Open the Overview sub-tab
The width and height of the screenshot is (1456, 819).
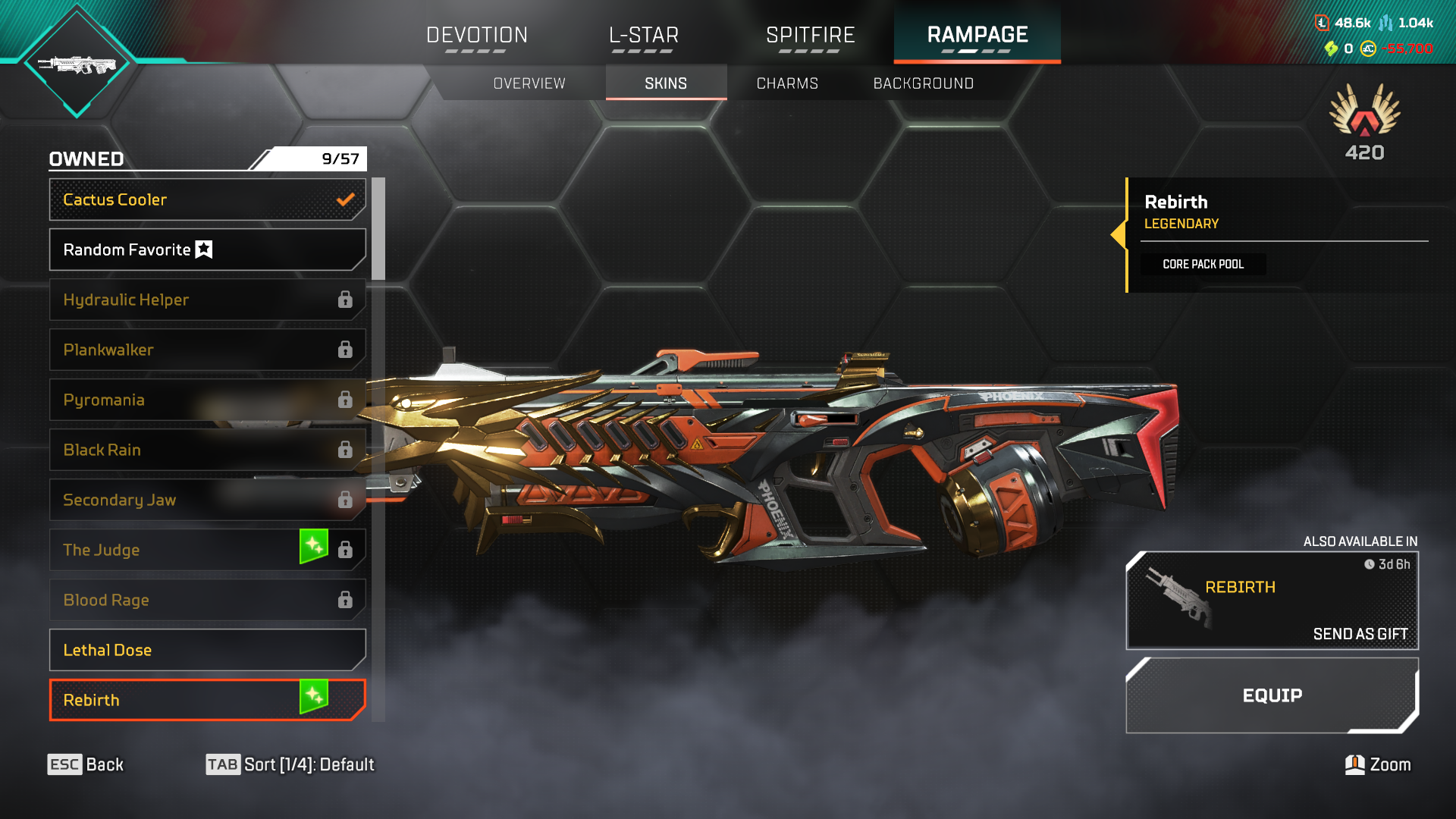(529, 83)
